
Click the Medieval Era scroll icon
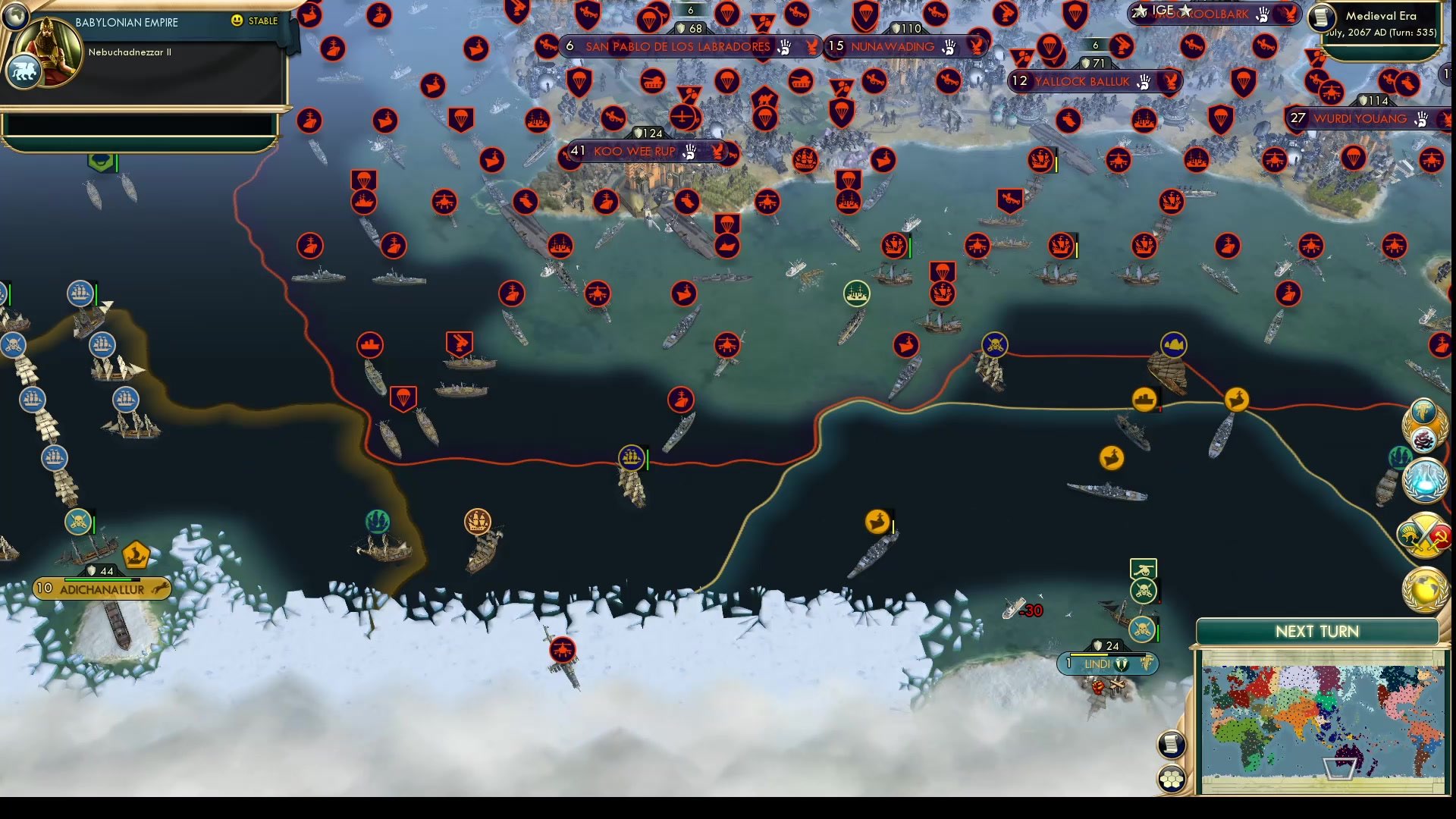click(x=1321, y=17)
